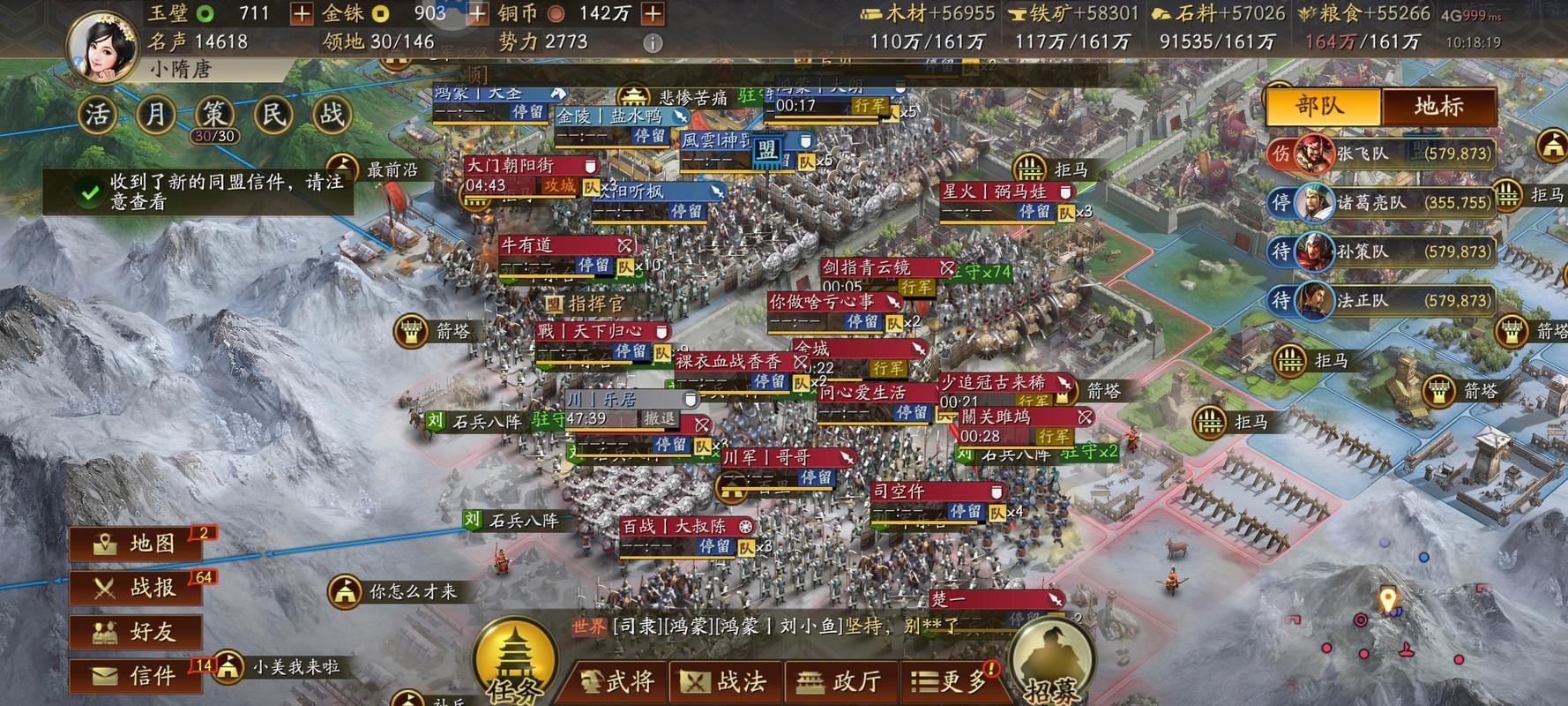Open the 活 activity menu icon
The image size is (1568, 706).
coord(97,115)
